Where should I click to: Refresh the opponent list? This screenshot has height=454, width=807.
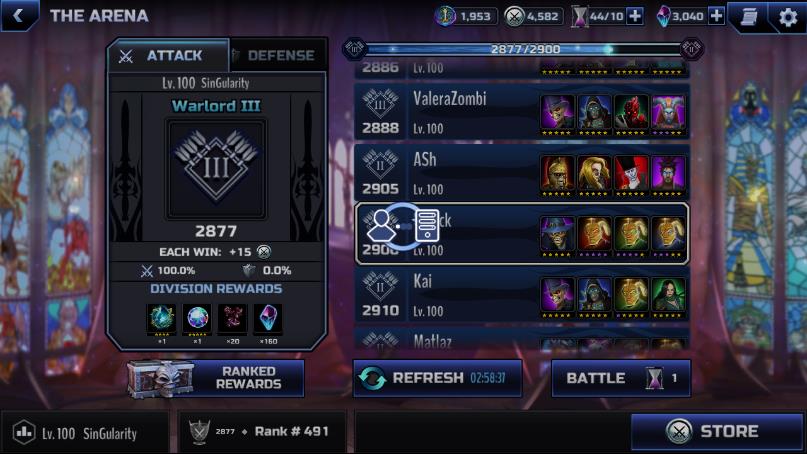pos(437,378)
